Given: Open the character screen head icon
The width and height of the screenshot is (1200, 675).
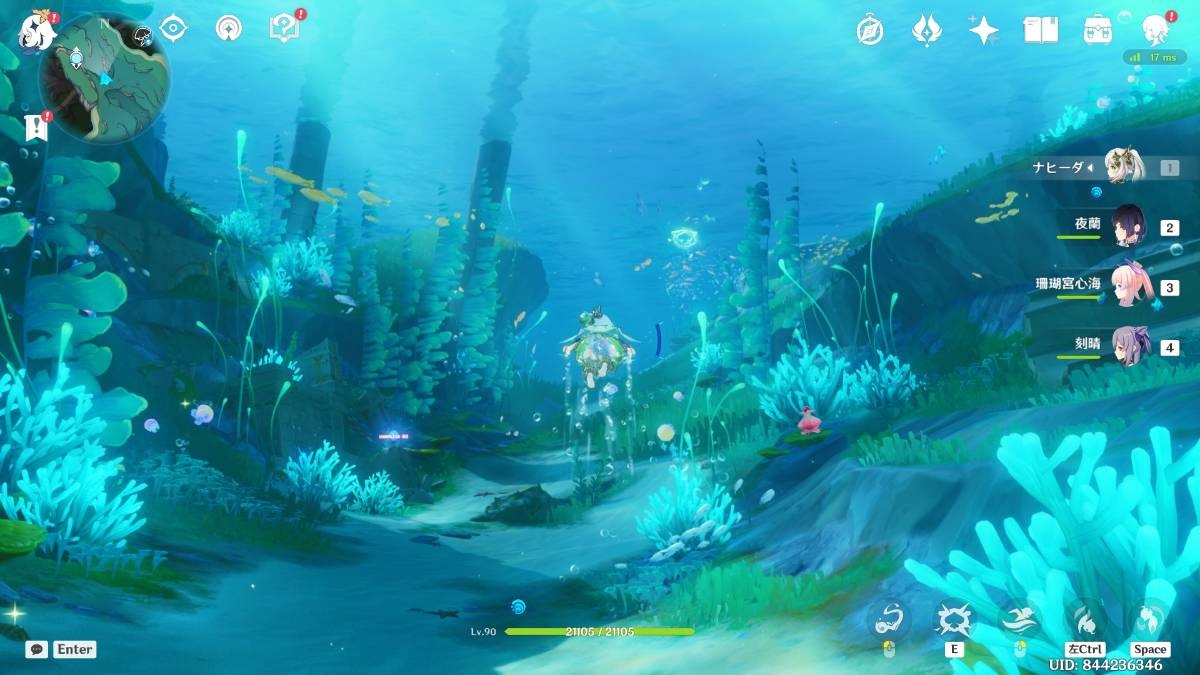Looking at the screenshot, I should point(1155,30).
